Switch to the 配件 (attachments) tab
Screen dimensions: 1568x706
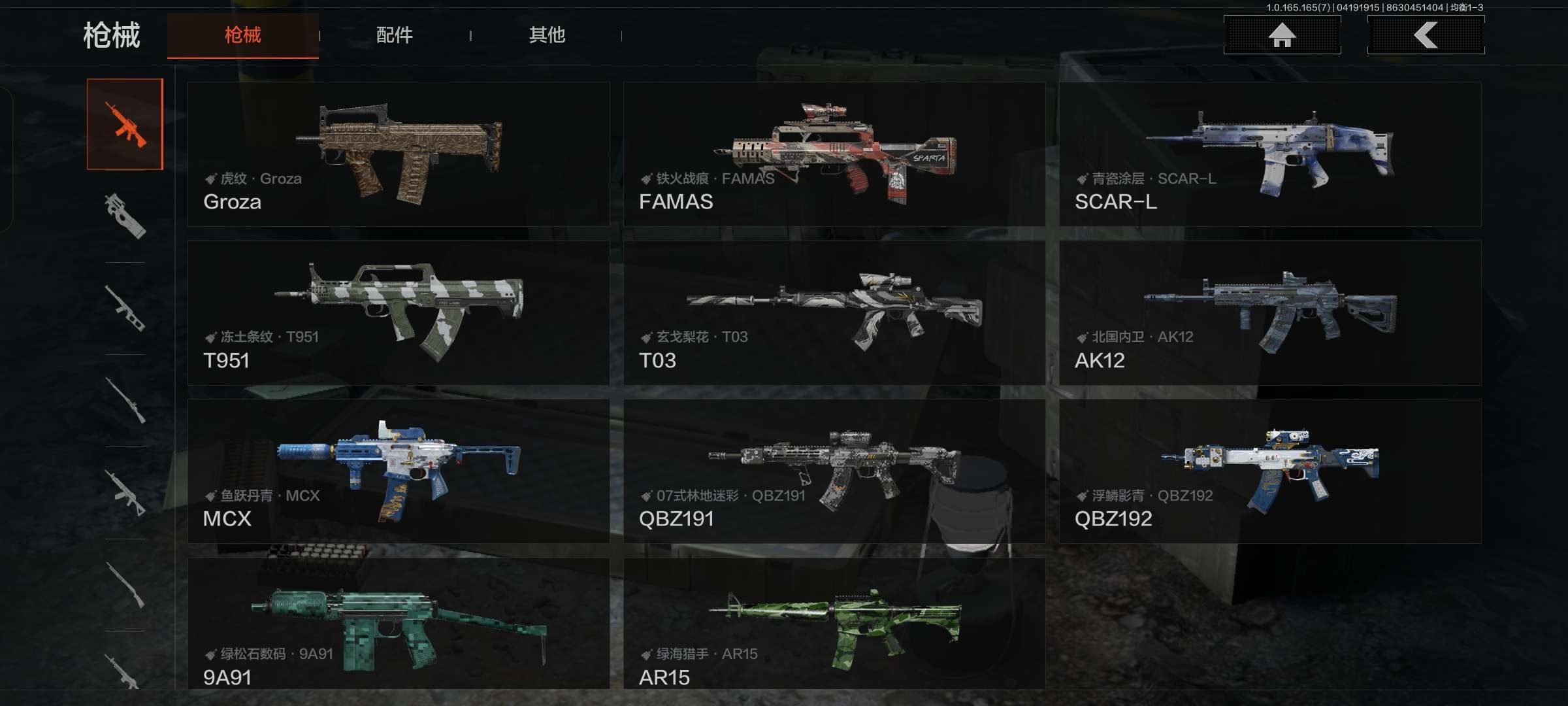coord(394,35)
